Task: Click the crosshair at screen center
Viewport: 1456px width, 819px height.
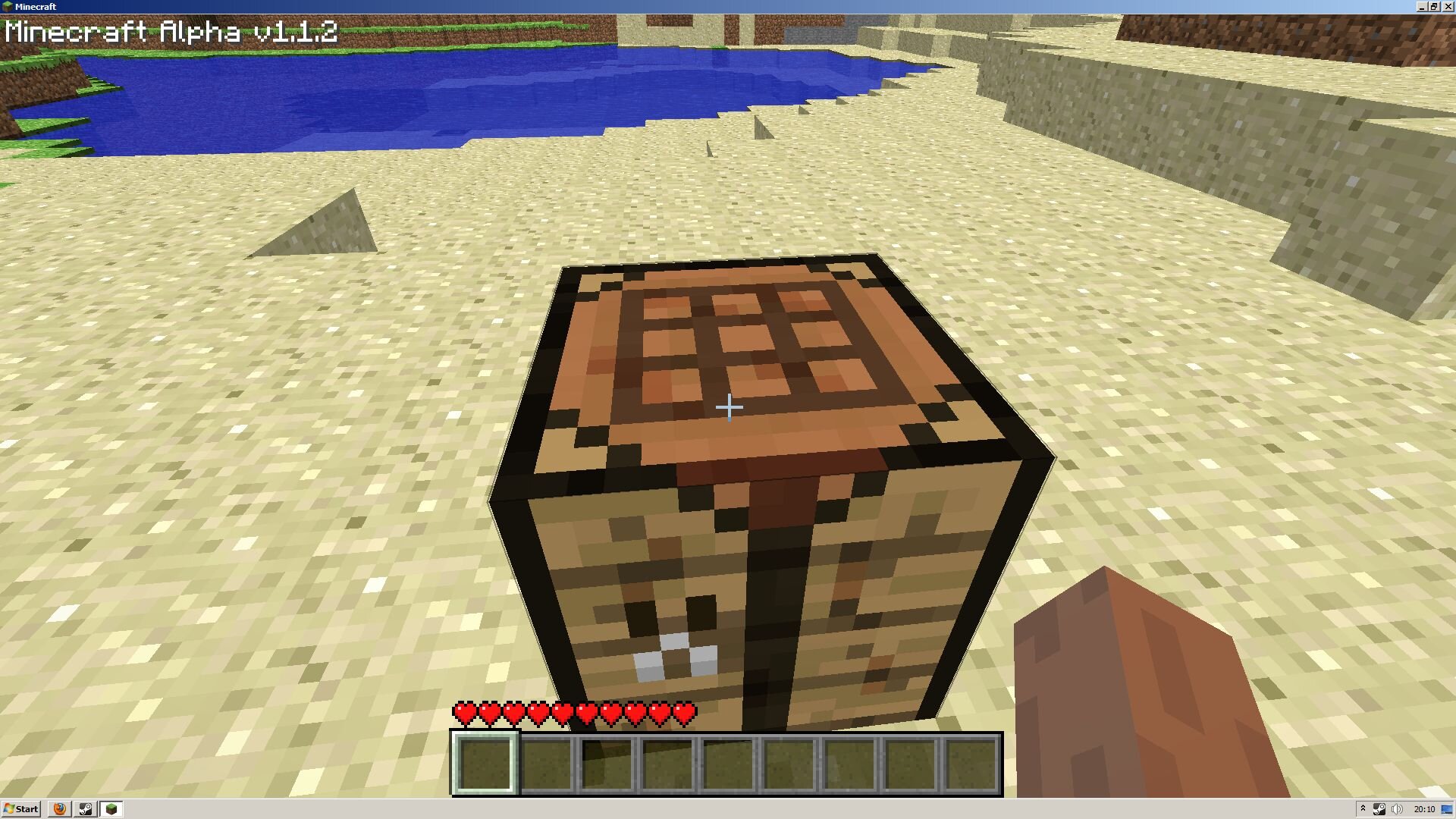Action: 728,407
